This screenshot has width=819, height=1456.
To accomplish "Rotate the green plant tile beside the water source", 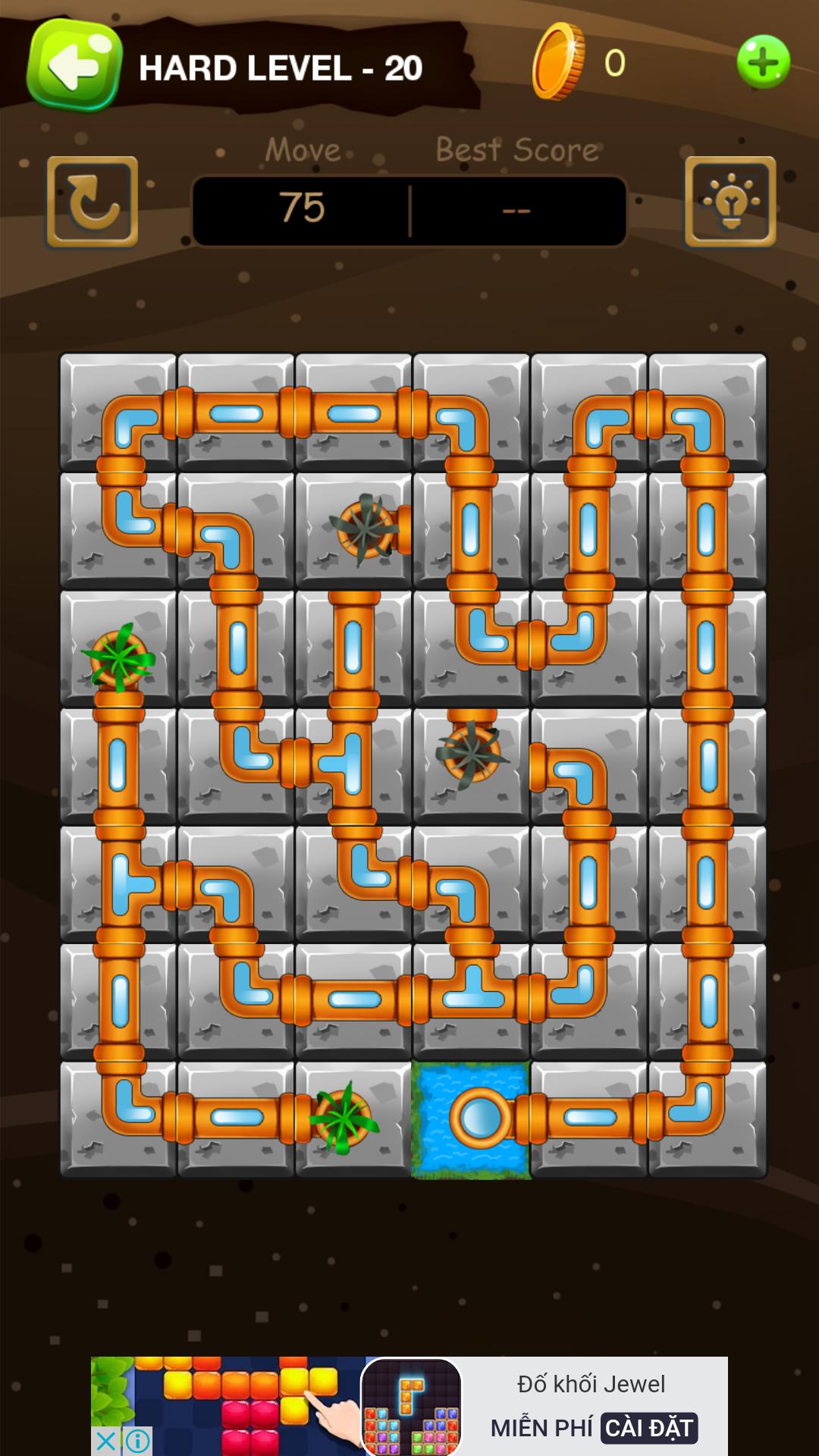I will [x=353, y=1119].
